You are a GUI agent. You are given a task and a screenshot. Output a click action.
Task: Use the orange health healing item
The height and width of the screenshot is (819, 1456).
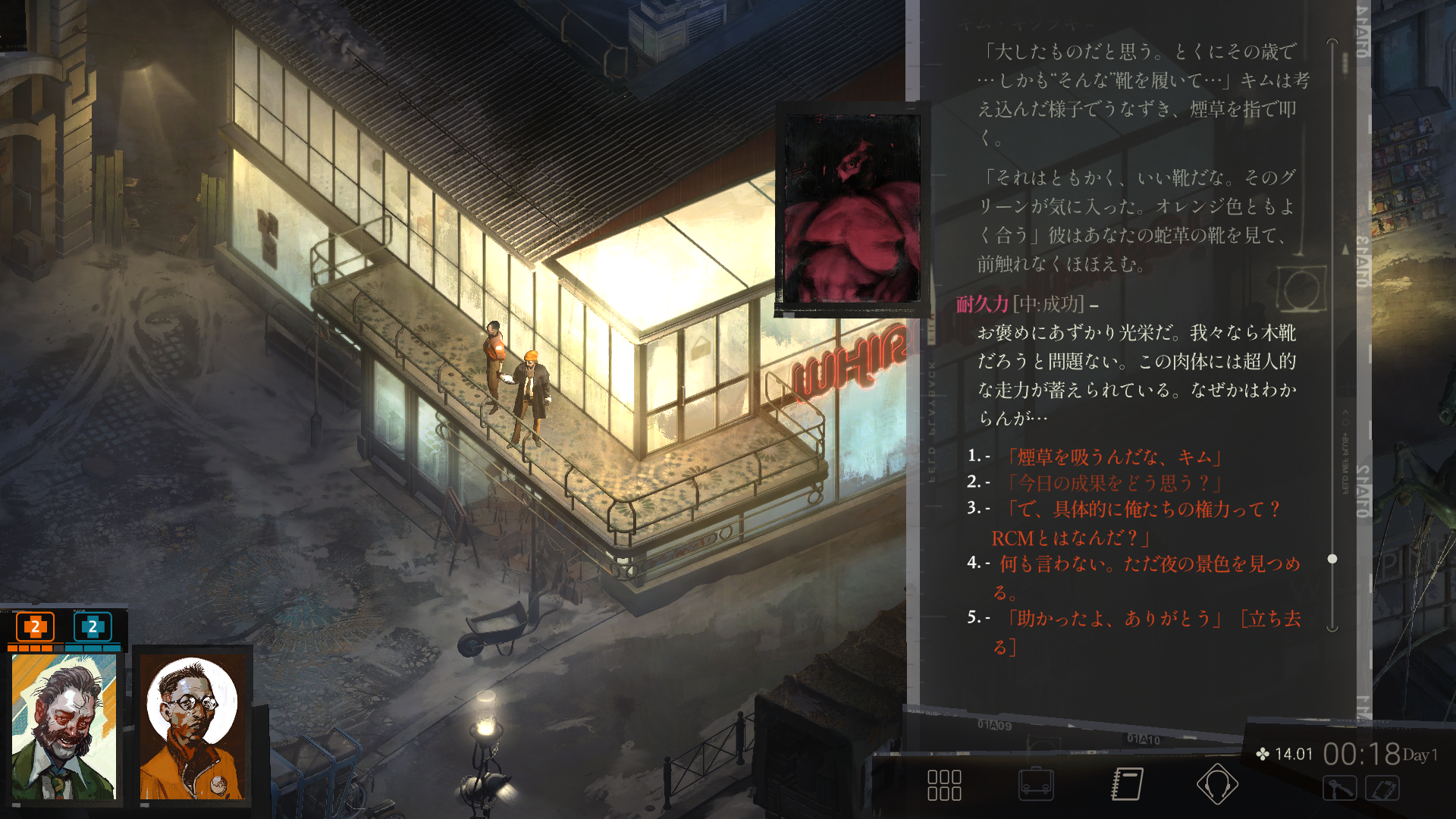tap(35, 627)
